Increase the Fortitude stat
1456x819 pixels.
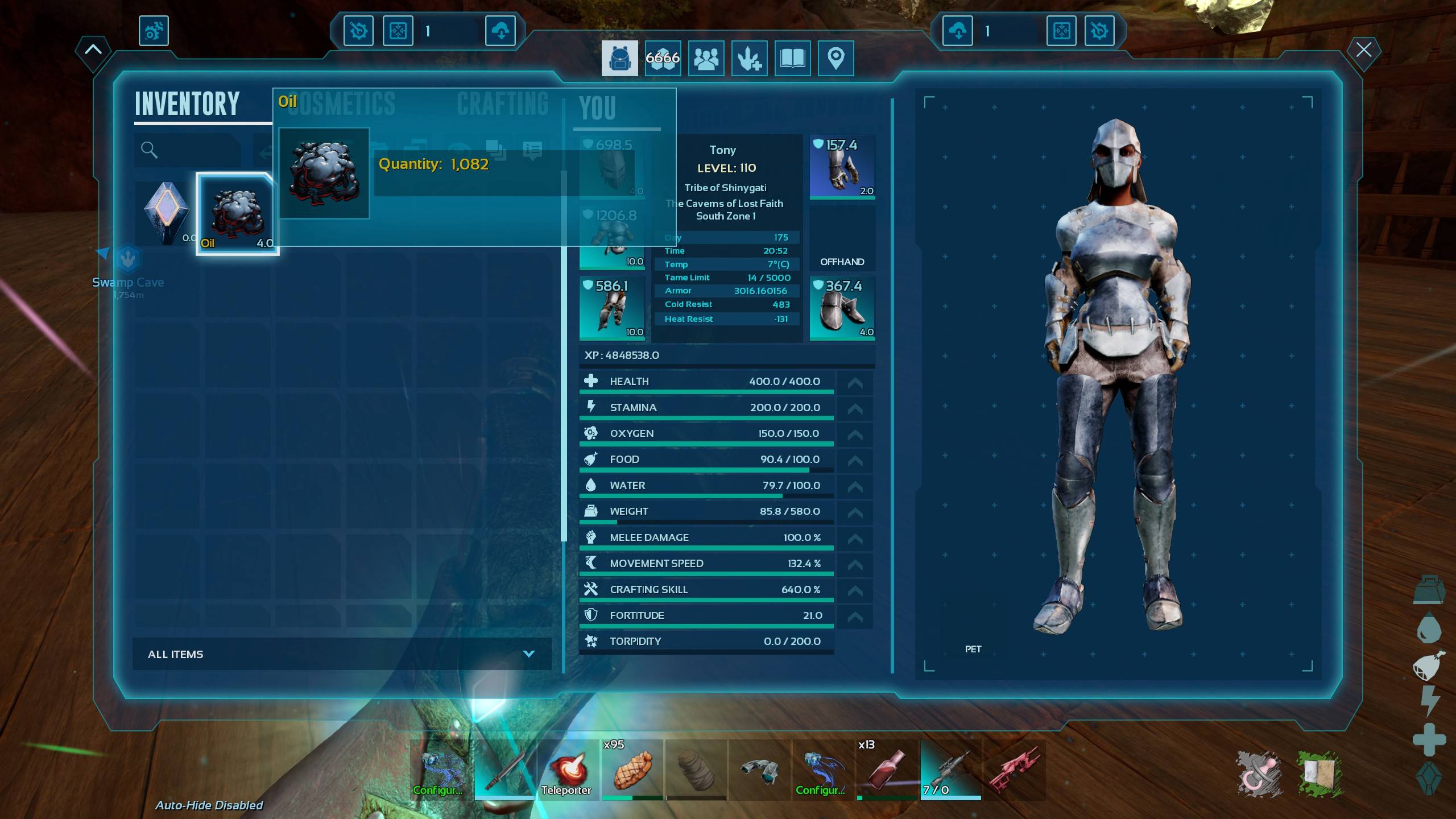tap(855, 616)
